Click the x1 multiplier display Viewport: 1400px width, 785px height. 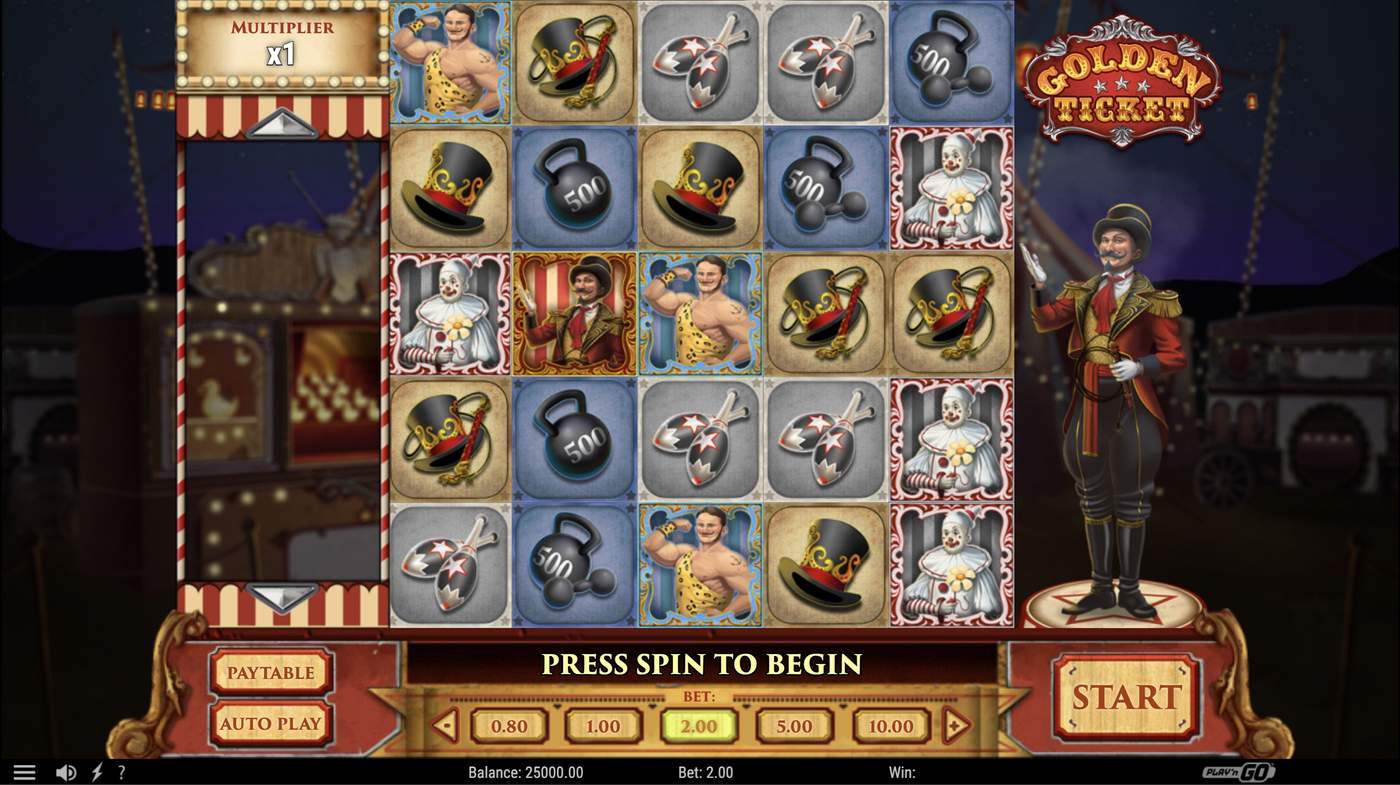click(x=281, y=56)
